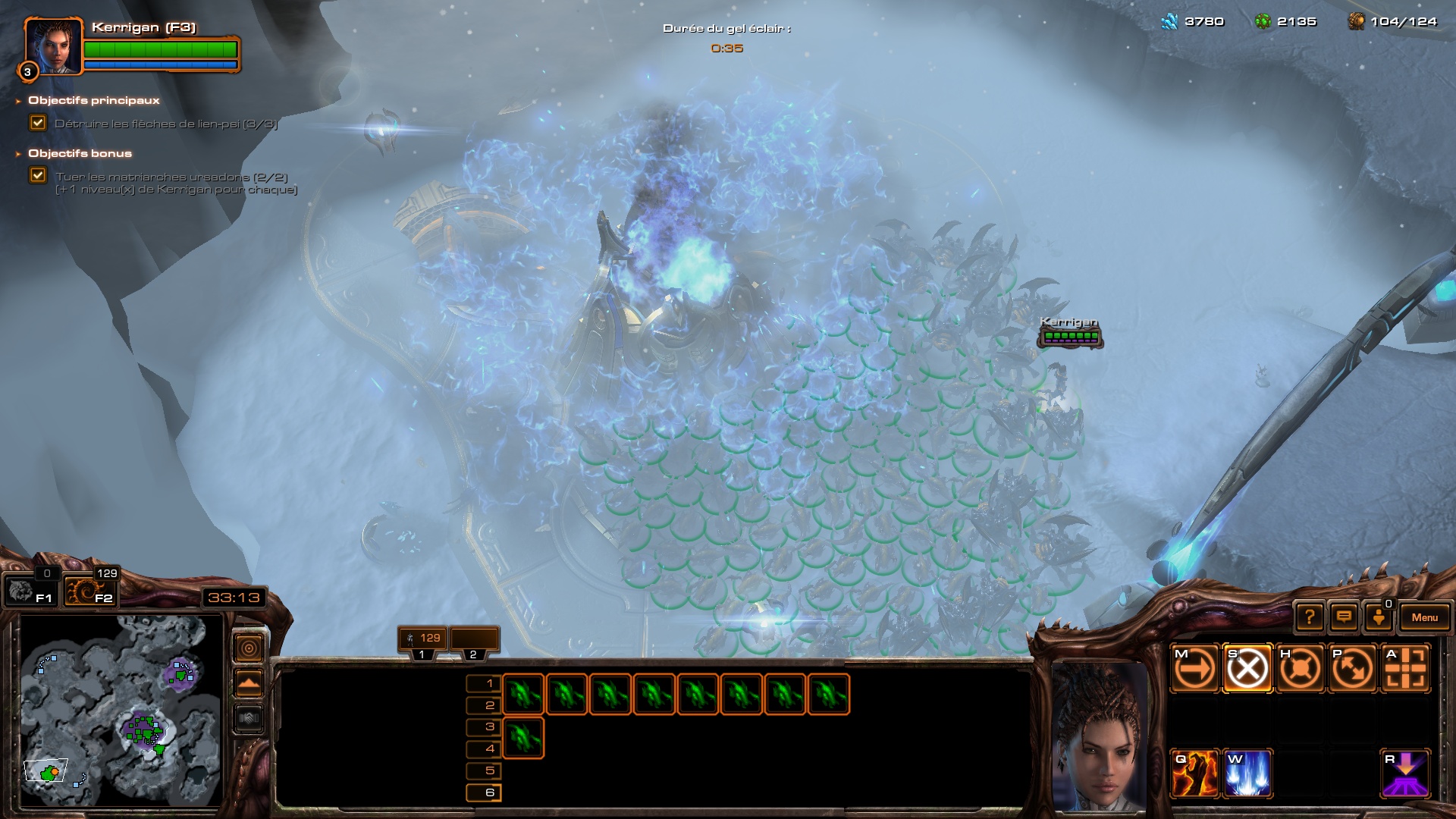This screenshot has height=819, width=1456.
Task: Select the Patrol command icon
Action: [1352, 669]
